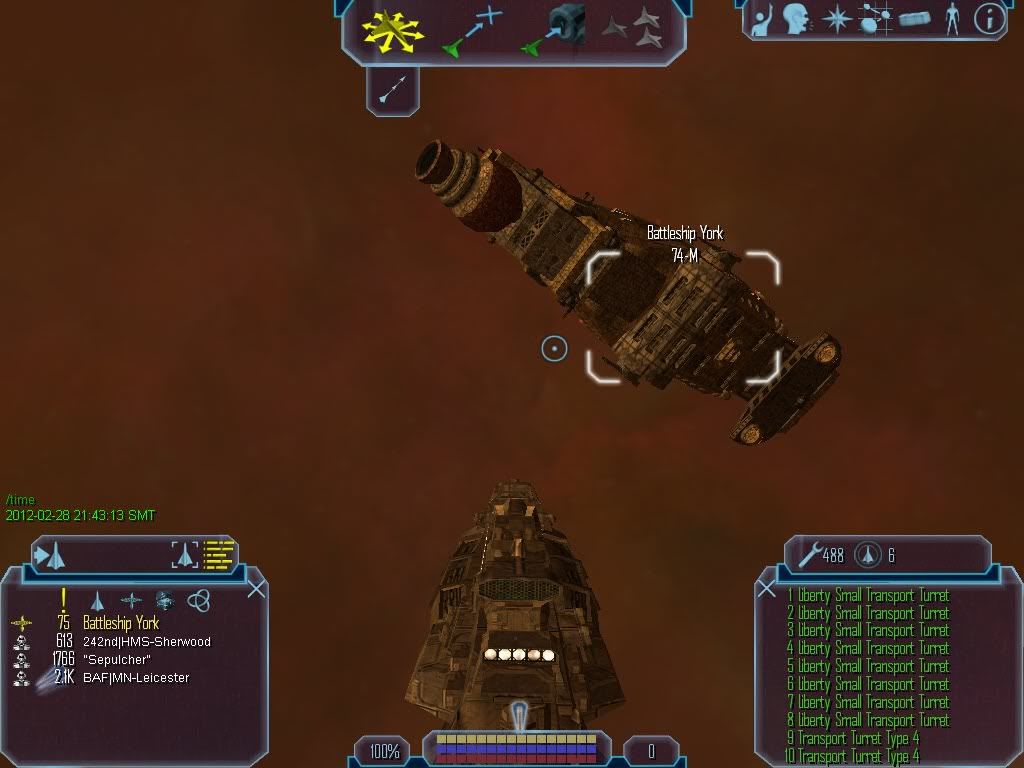Click the small arrow icon under maneuver bar
1024x768 pixels.
pos(392,92)
